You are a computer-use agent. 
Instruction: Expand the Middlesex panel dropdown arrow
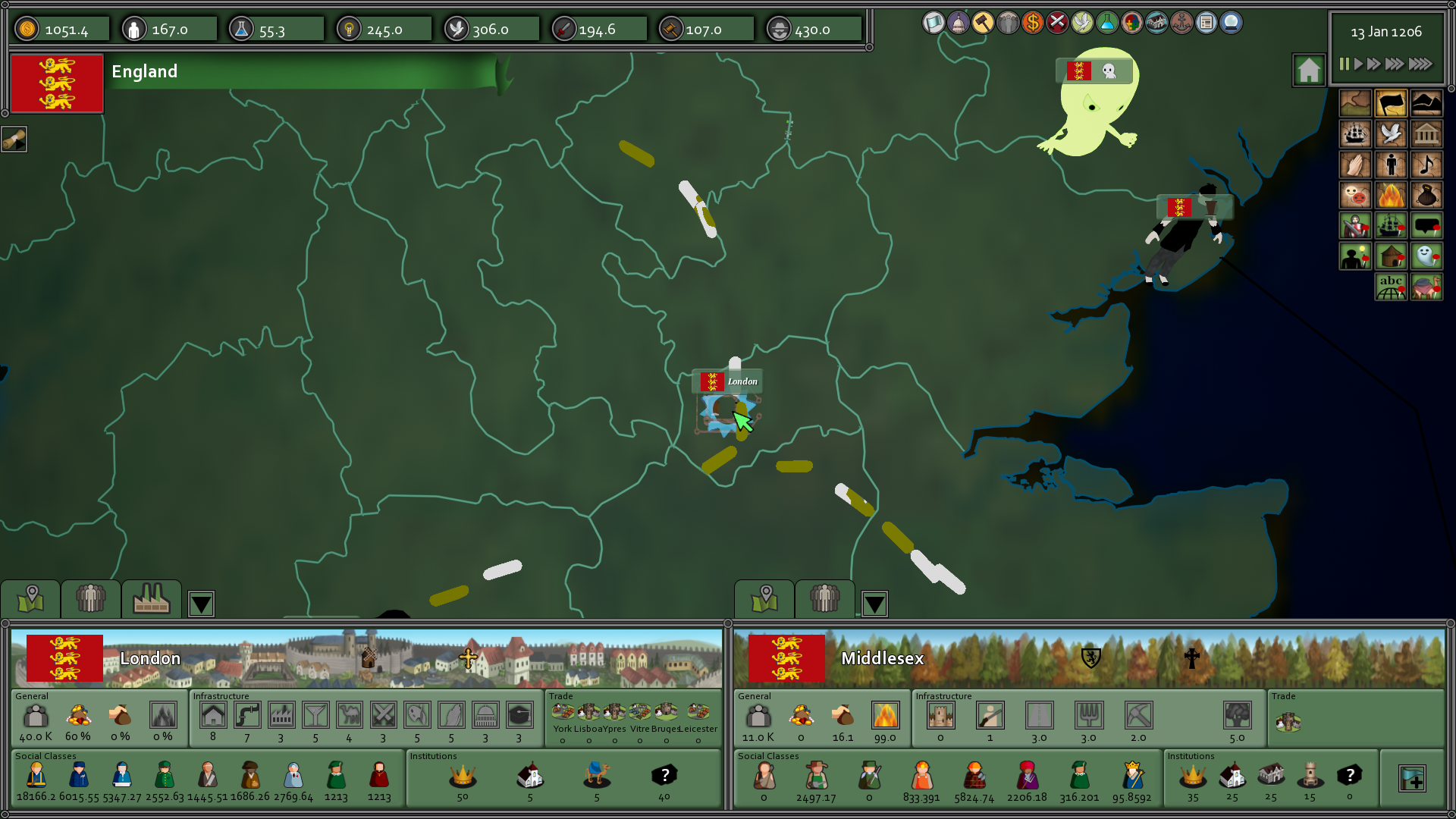pyautogui.click(x=875, y=604)
